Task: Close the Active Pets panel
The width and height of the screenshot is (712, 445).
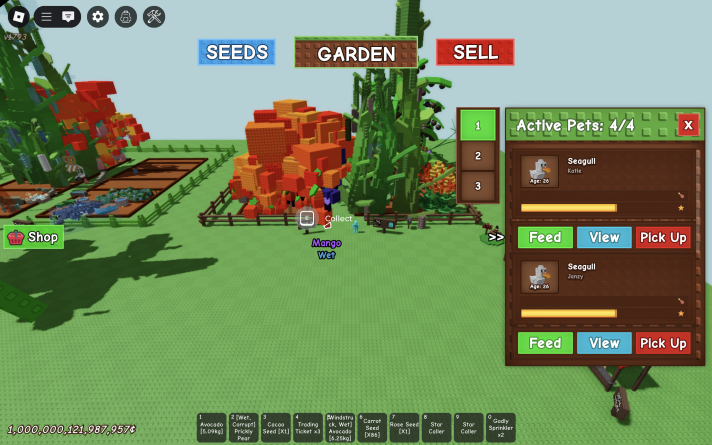Action: [688, 125]
